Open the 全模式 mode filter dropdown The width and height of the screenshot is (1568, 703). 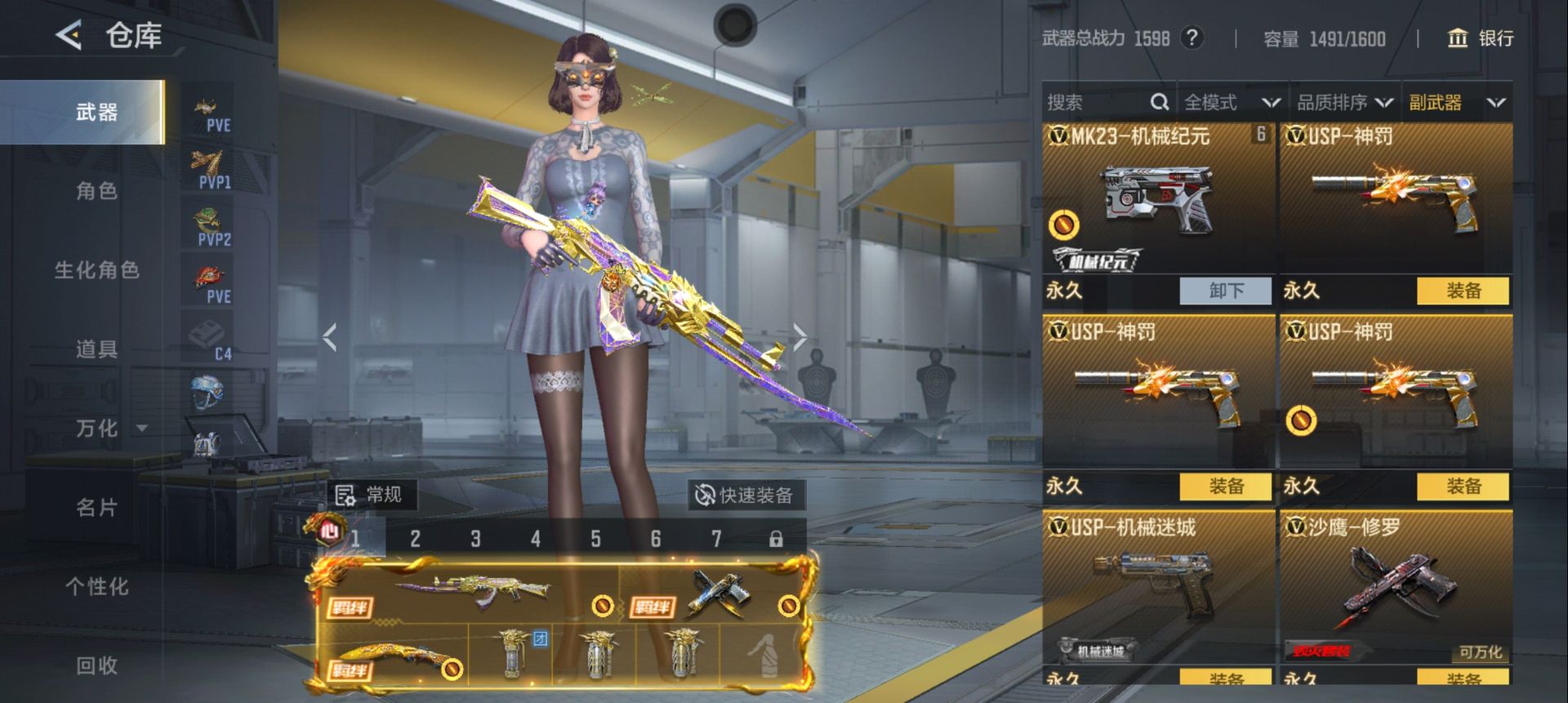coord(1231,102)
